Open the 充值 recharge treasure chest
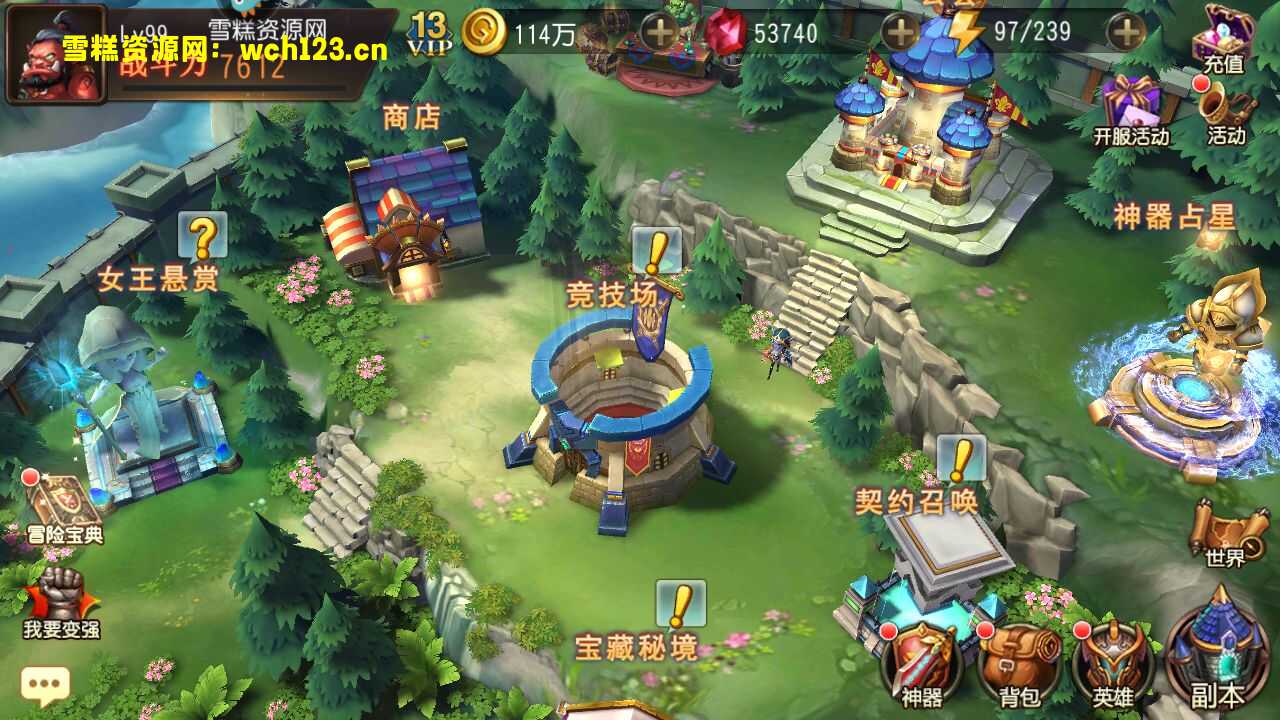Viewport: 1280px width, 720px height. tap(1224, 38)
